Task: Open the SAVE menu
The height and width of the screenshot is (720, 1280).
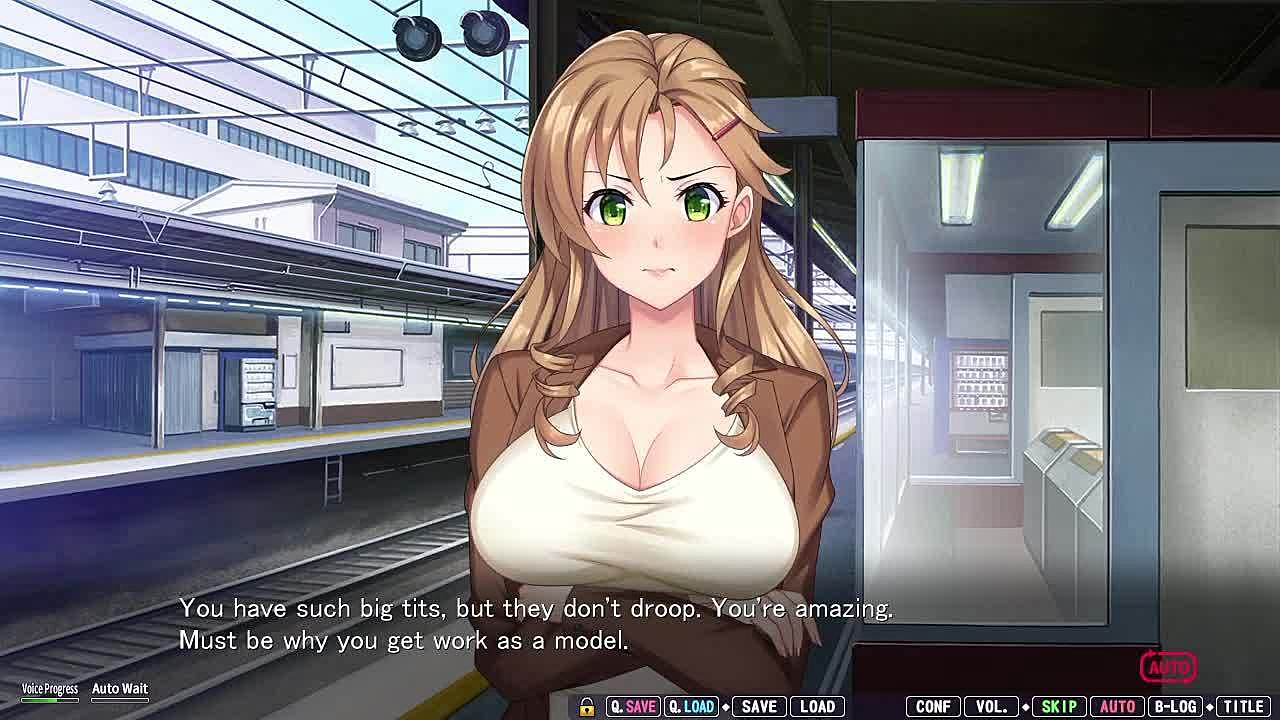Action: 759,706
